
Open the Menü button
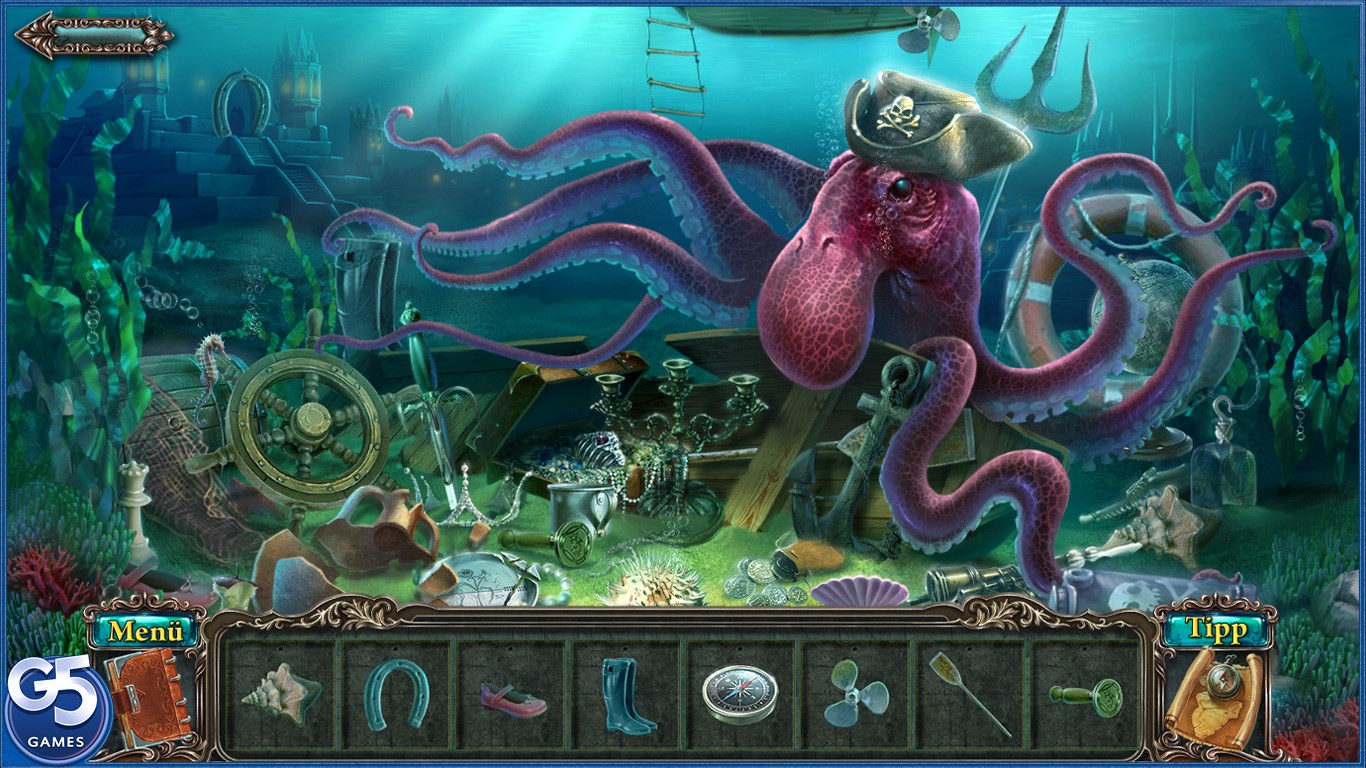point(147,631)
